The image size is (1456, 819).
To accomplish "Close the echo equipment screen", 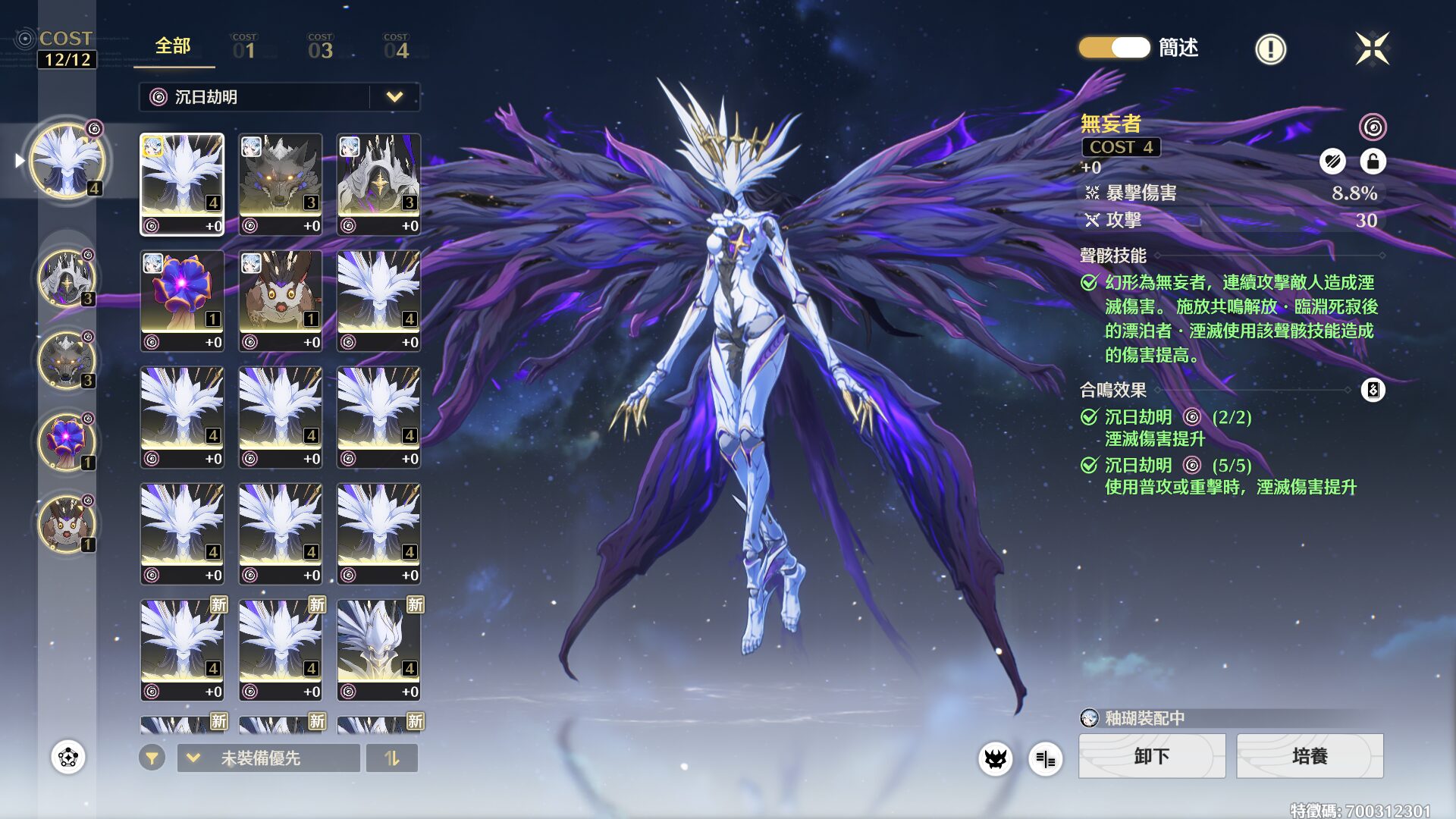I will click(1372, 49).
